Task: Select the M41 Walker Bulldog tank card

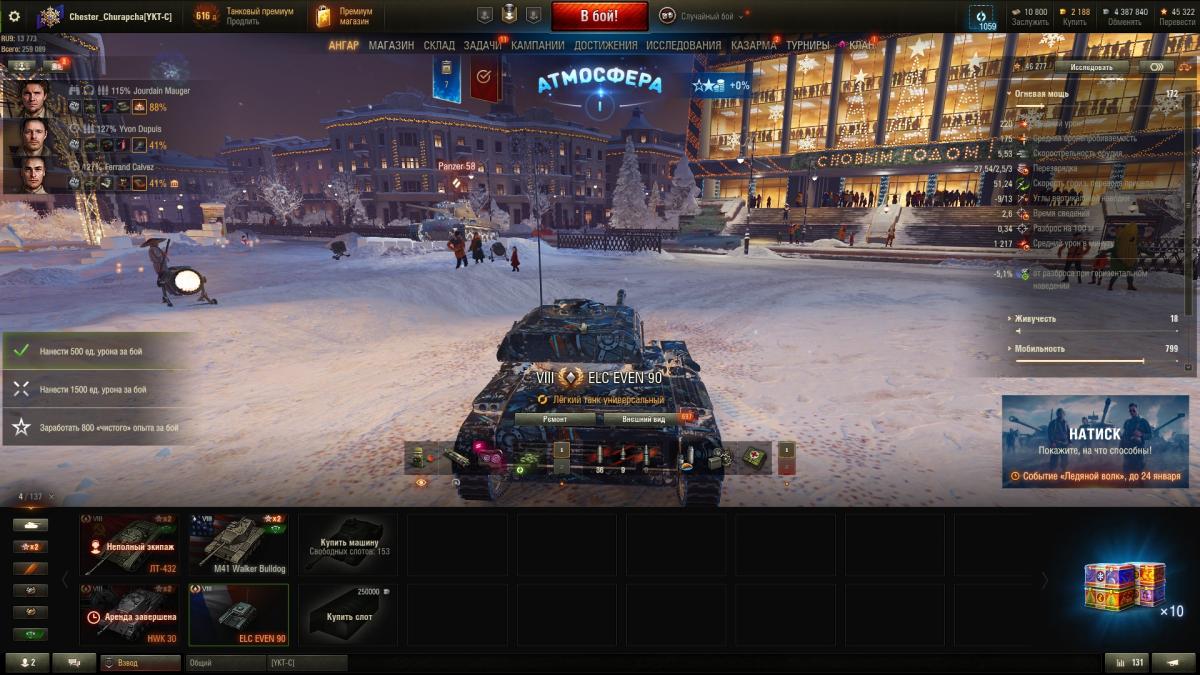Action: 238,545
